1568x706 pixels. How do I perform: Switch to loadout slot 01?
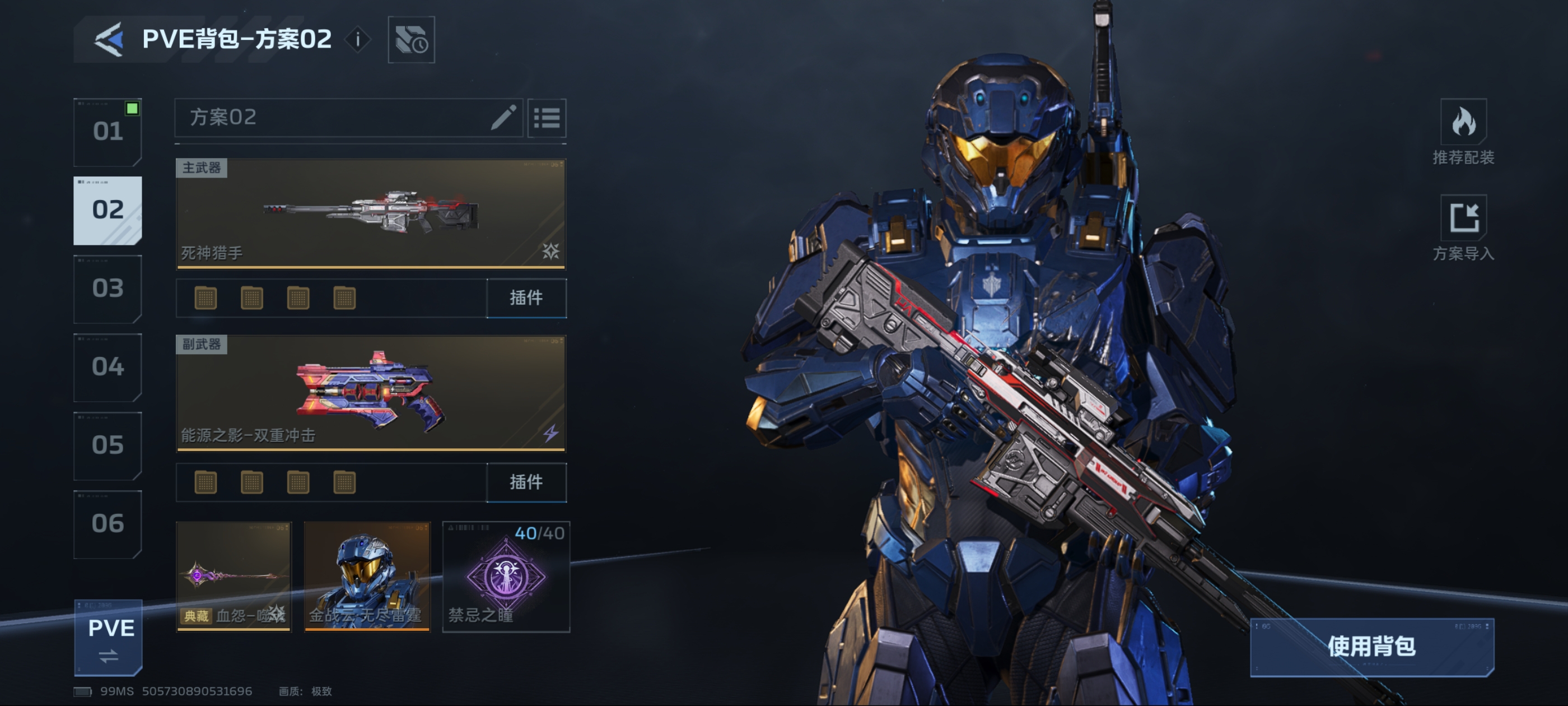point(108,132)
